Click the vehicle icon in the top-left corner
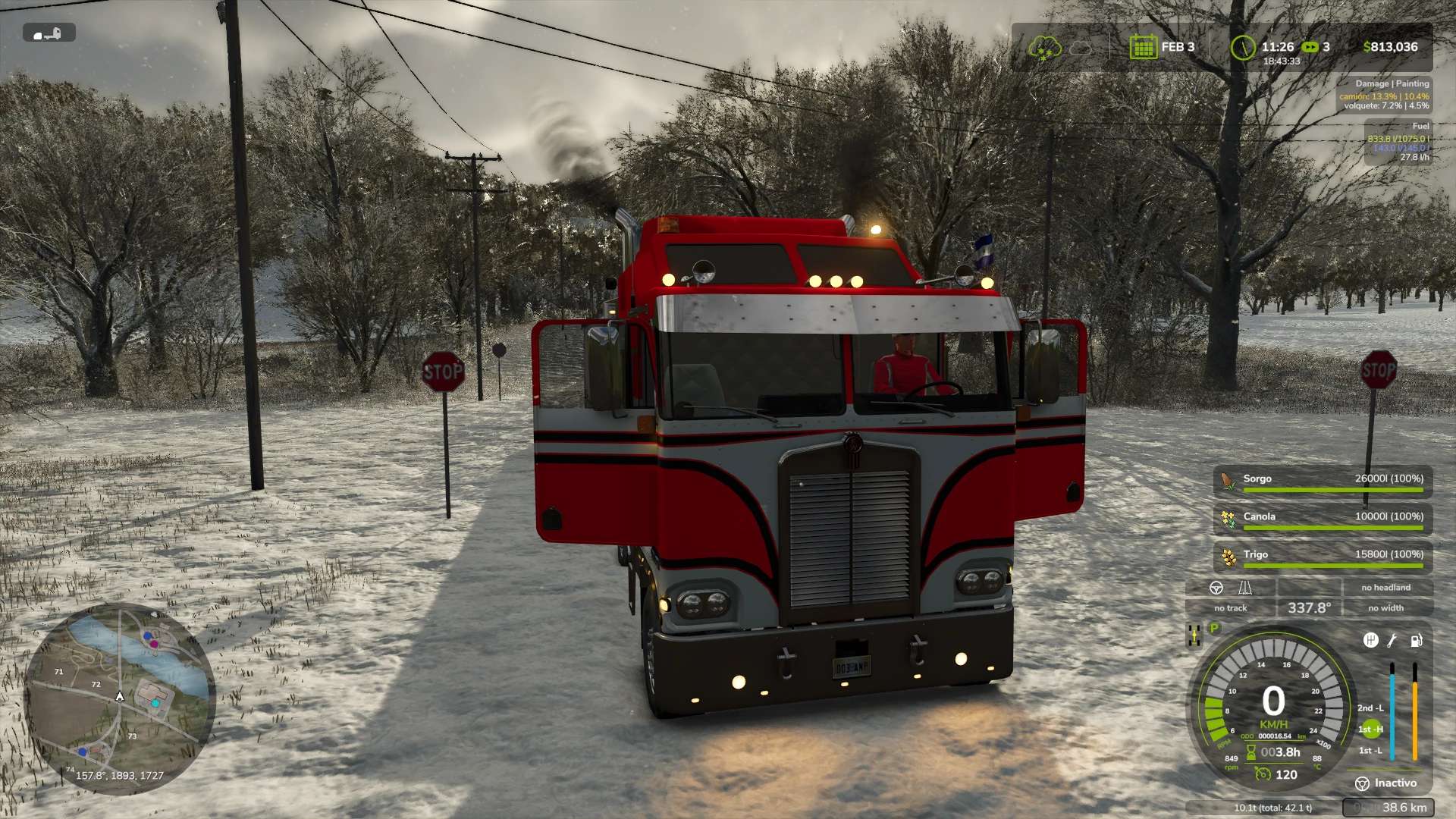 [x=49, y=33]
